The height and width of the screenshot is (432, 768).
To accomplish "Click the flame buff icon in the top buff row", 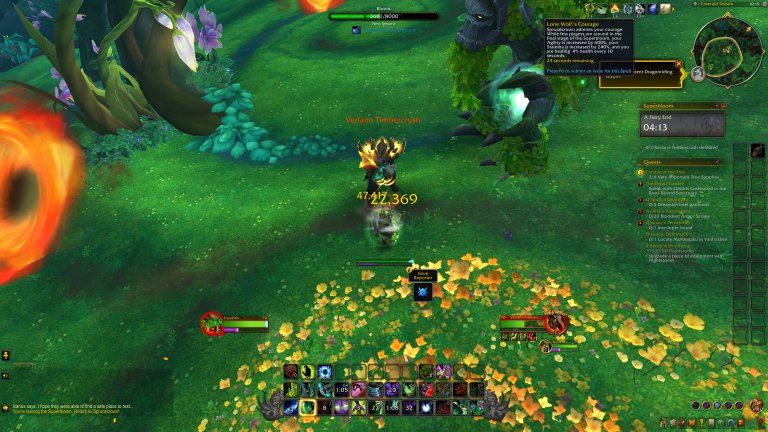I will pyautogui.click(x=616, y=9).
